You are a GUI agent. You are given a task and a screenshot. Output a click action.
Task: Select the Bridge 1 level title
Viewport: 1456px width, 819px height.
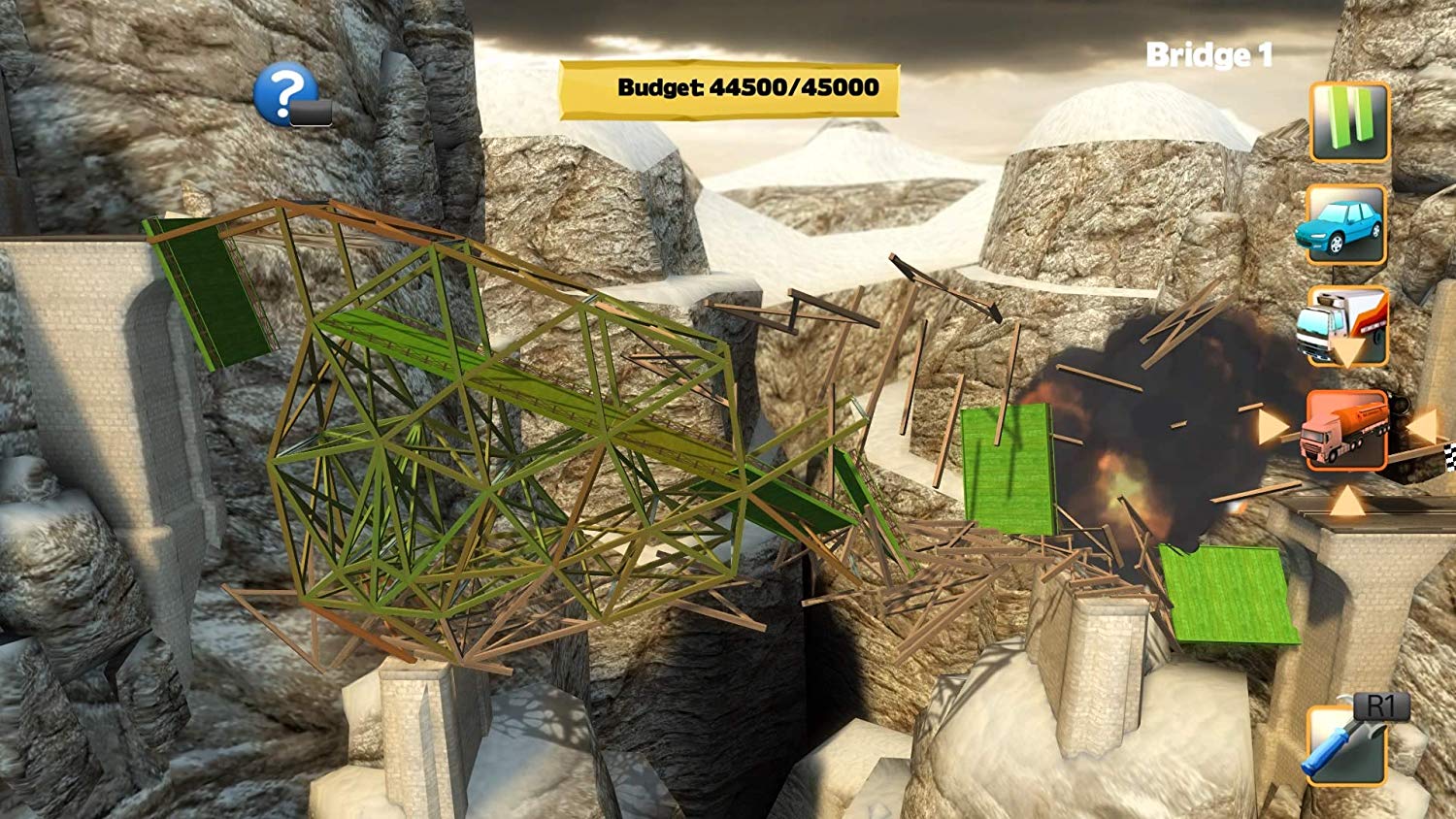click(1209, 55)
